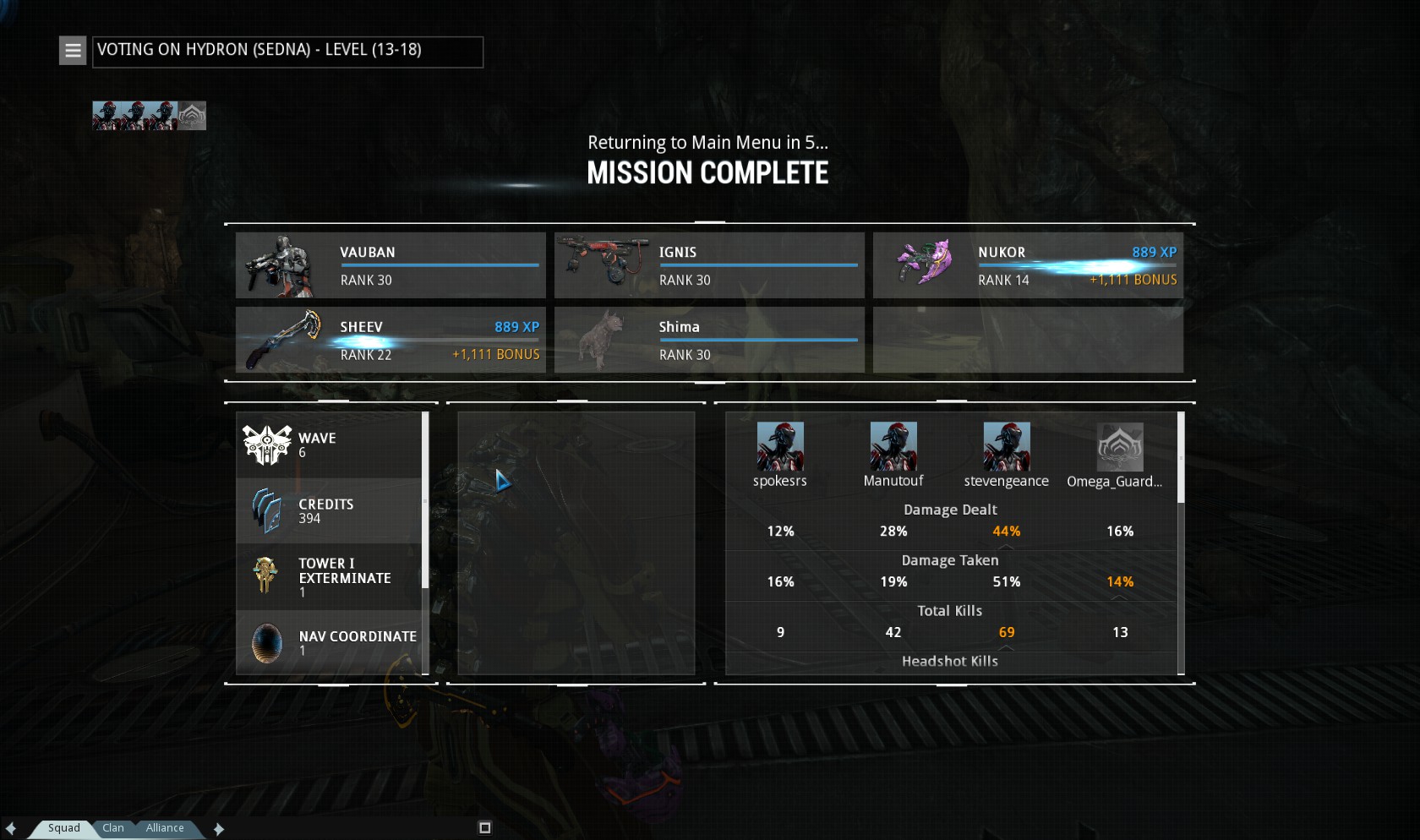Select the Ignis weapon panel
The height and width of the screenshot is (840, 1420).
pos(709,265)
